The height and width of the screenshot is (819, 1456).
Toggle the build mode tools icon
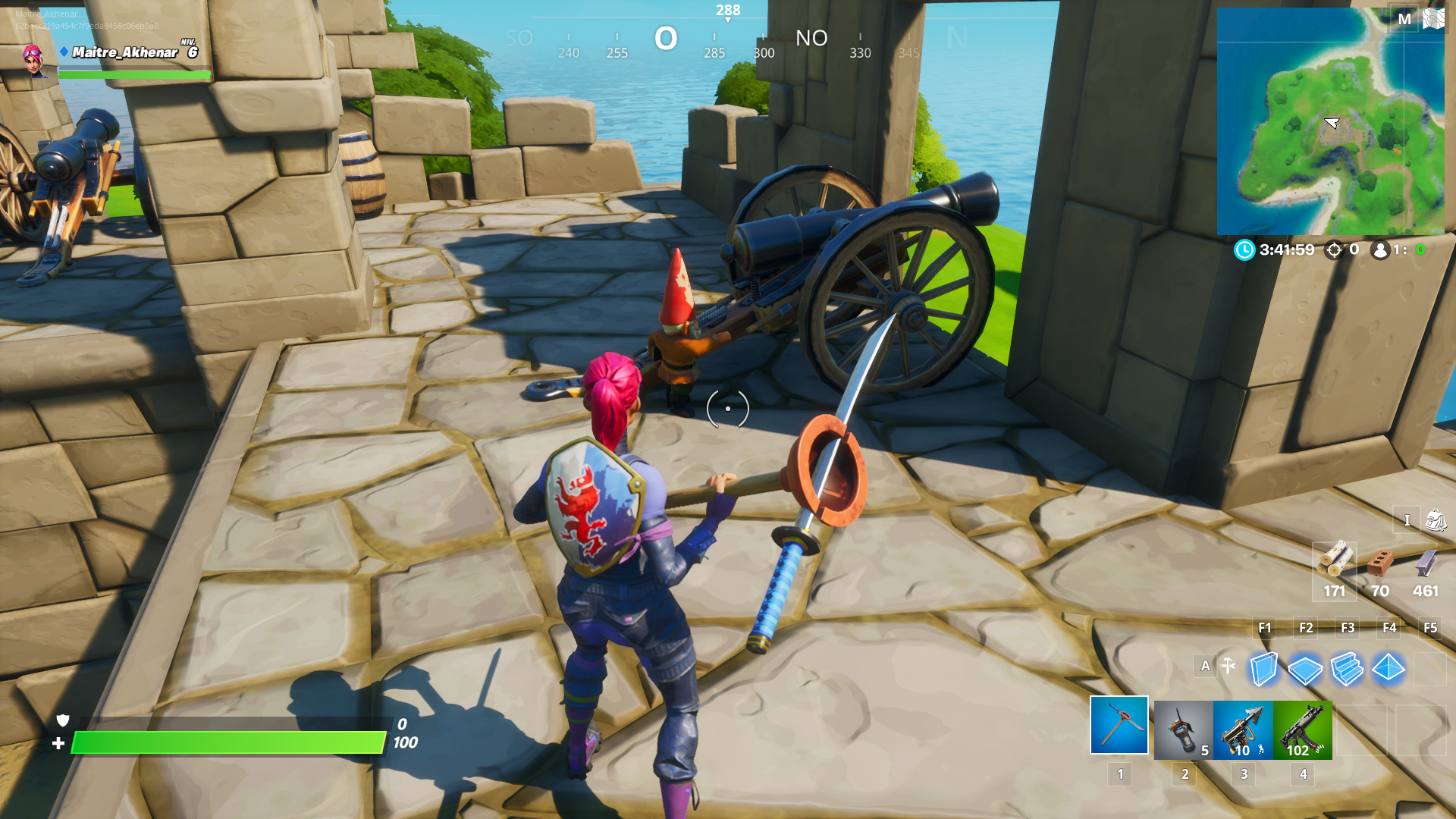(1228, 667)
